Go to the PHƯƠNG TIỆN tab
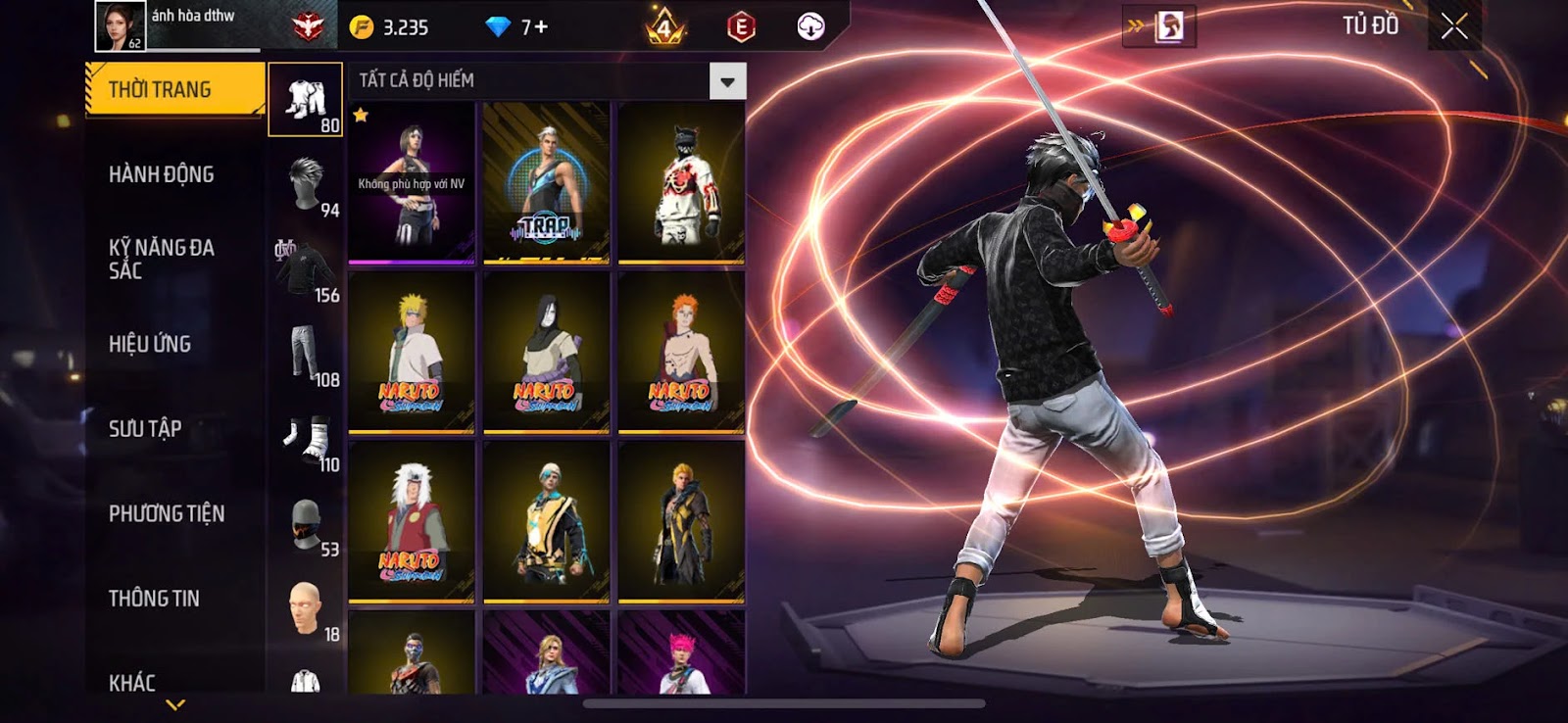The height and width of the screenshot is (723, 1568). [x=167, y=513]
